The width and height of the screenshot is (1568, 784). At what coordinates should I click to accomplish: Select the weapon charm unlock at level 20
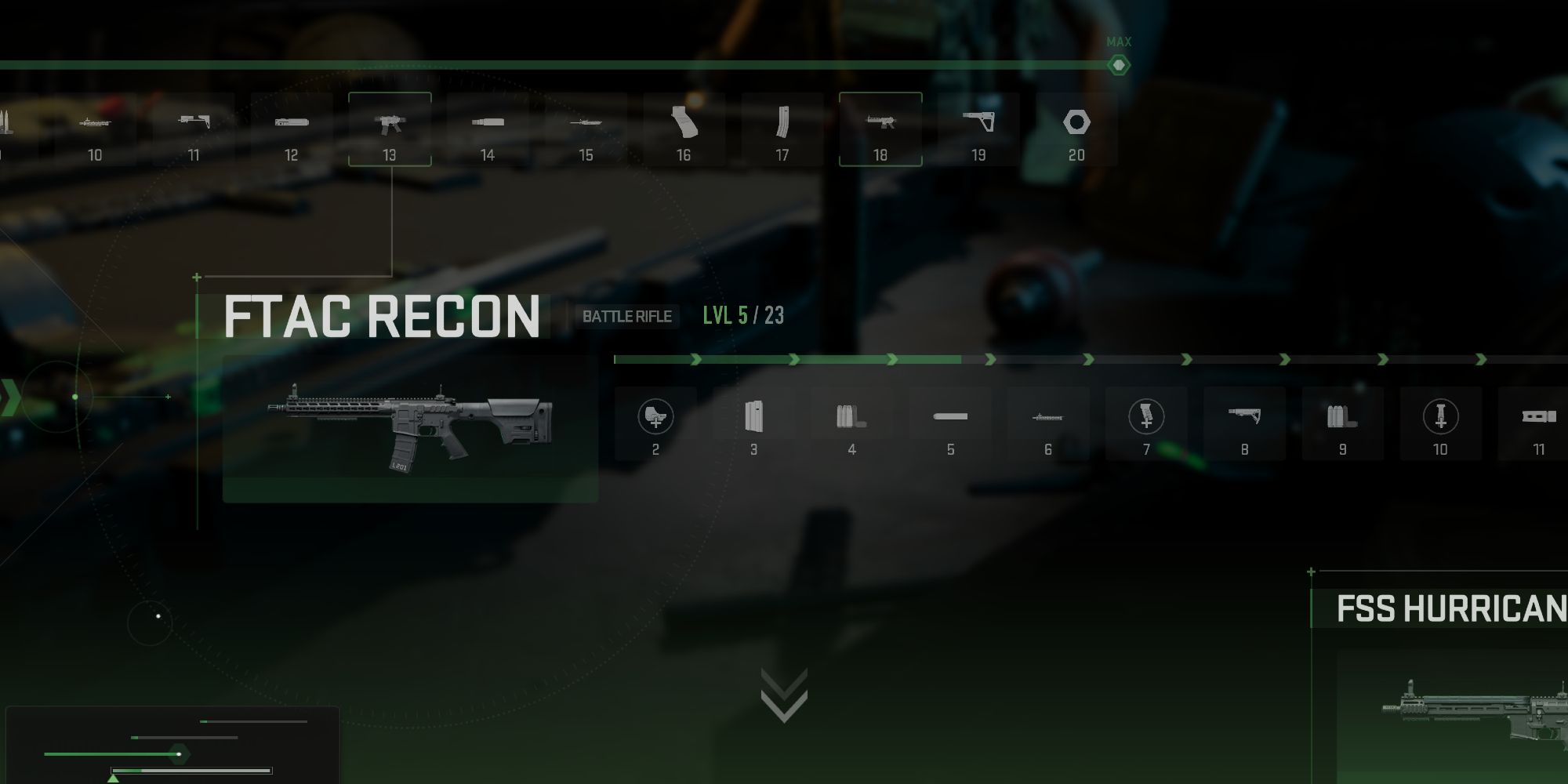click(x=1076, y=124)
